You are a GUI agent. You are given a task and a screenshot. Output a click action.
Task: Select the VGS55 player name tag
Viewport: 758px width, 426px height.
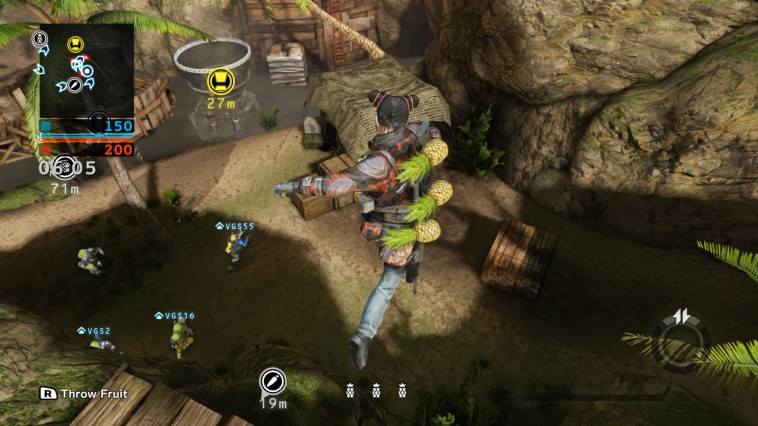236,226
